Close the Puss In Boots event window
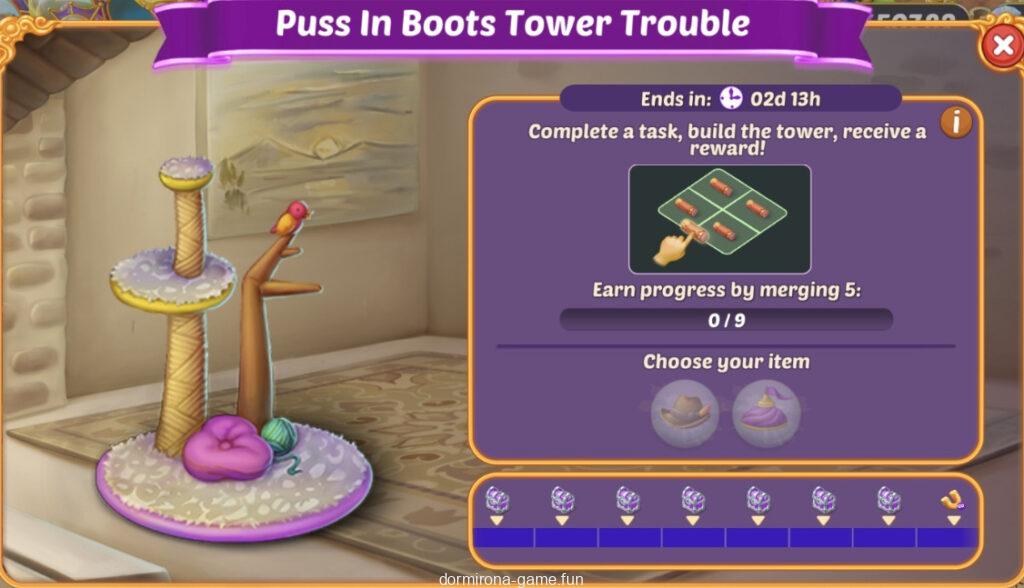1024x588 pixels. [x=999, y=46]
